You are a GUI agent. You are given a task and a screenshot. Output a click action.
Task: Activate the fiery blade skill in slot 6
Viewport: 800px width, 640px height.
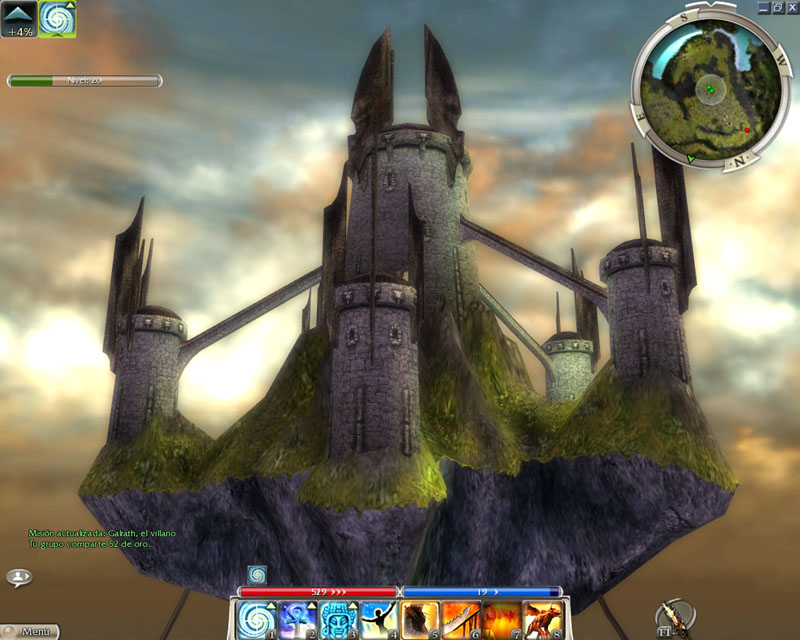pyautogui.click(x=461, y=619)
